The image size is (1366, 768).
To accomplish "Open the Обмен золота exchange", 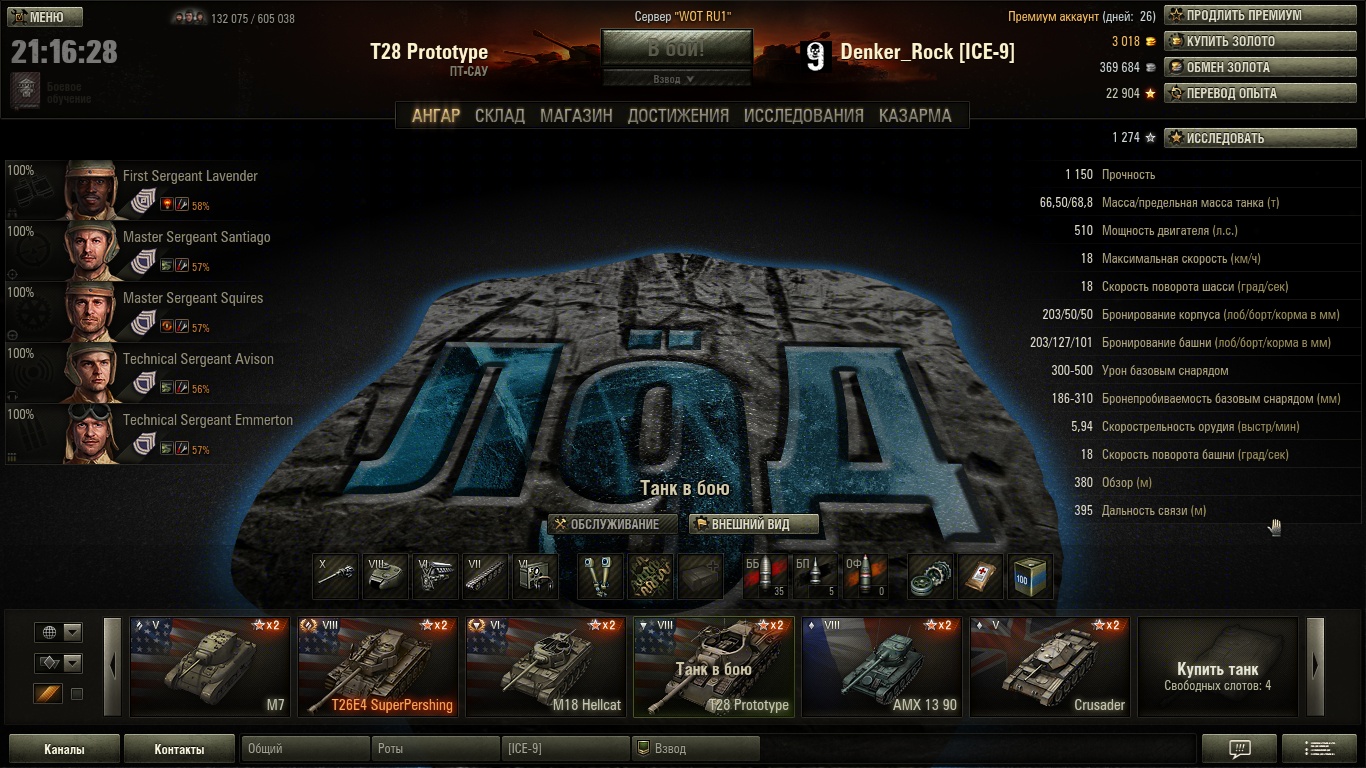I will click(1245, 68).
